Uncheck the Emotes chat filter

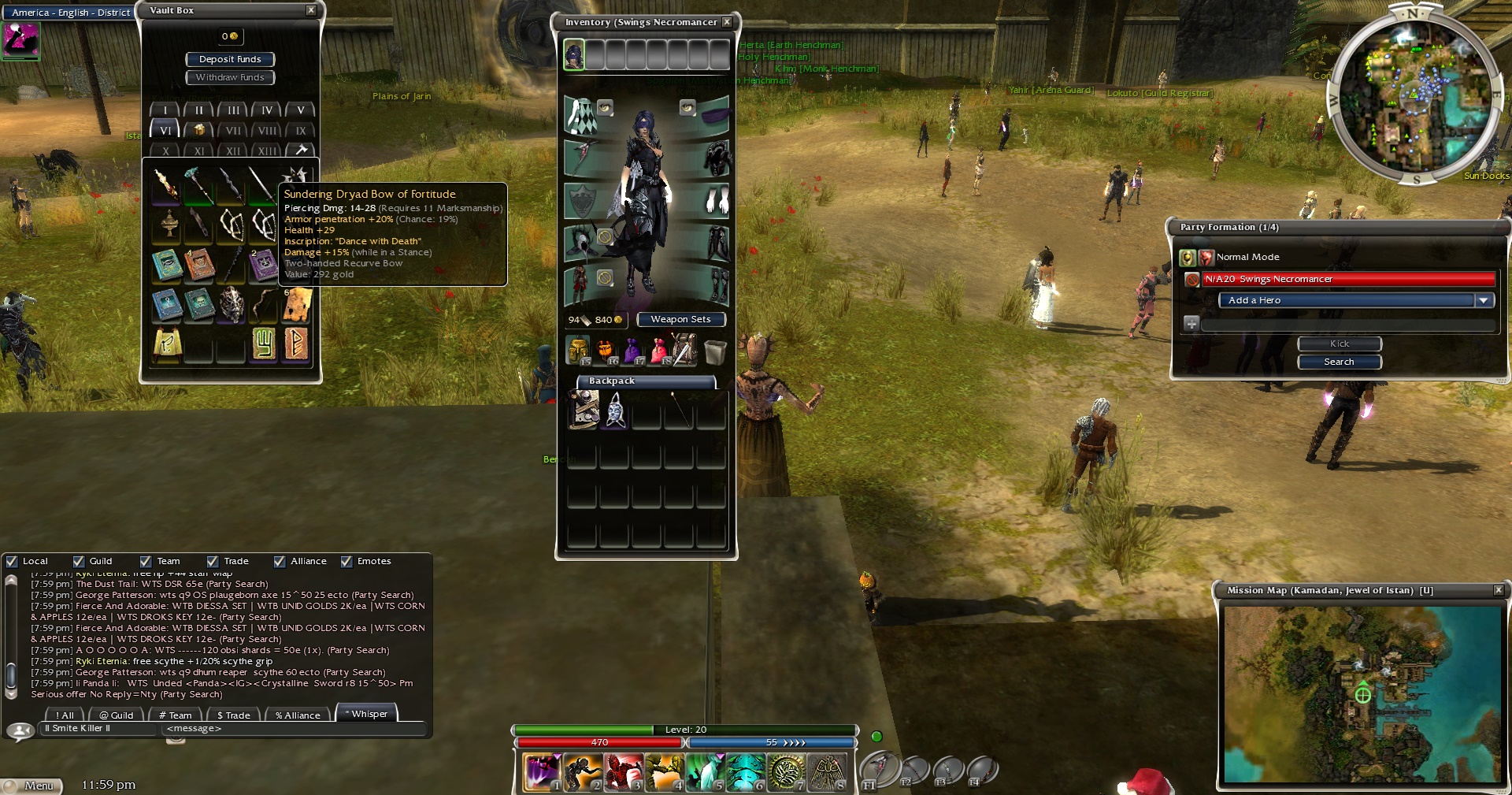point(346,562)
